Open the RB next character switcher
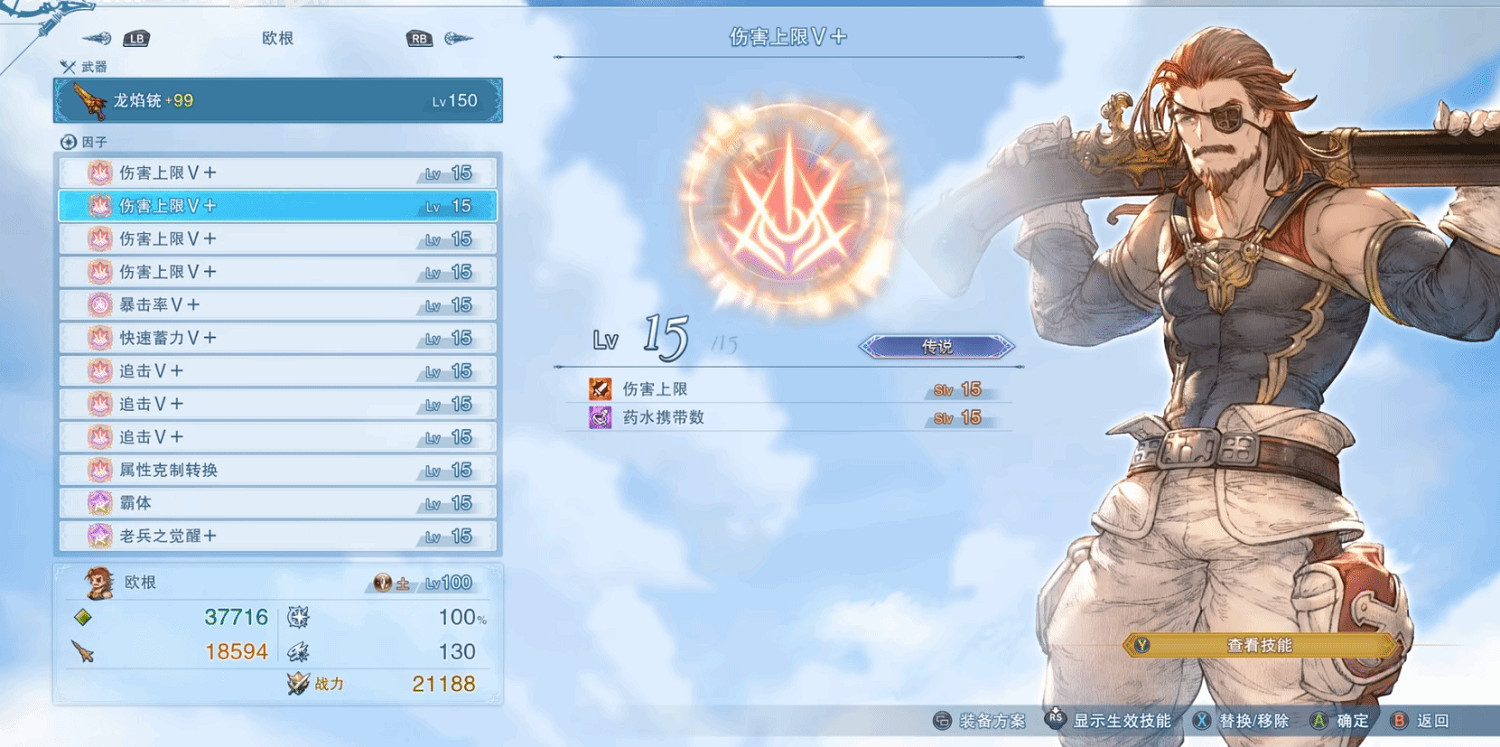This screenshot has height=747, width=1500. (x=419, y=38)
